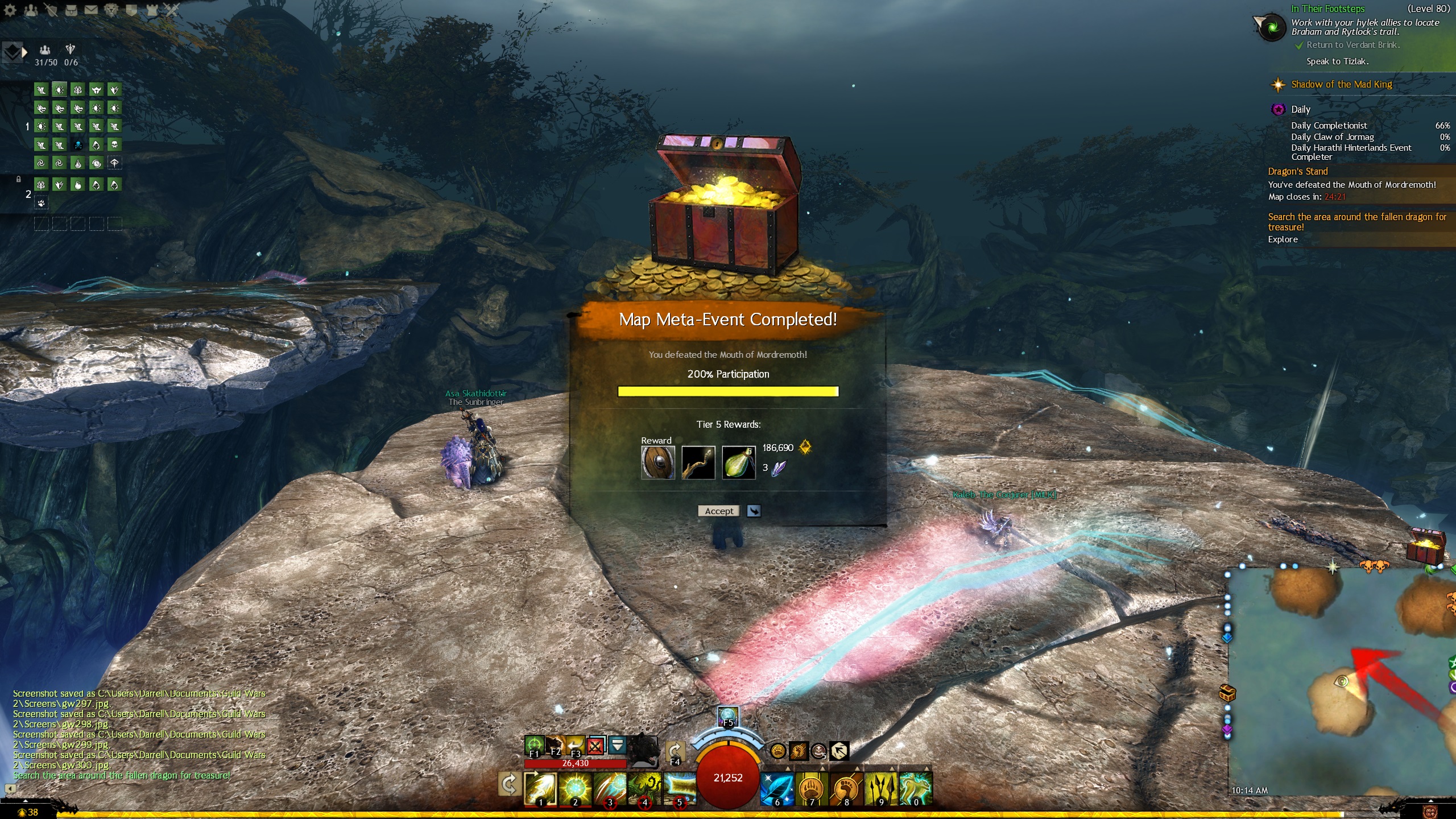Click the blue arrow button beside Accept
The width and height of the screenshot is (1456, 819).
754,511
